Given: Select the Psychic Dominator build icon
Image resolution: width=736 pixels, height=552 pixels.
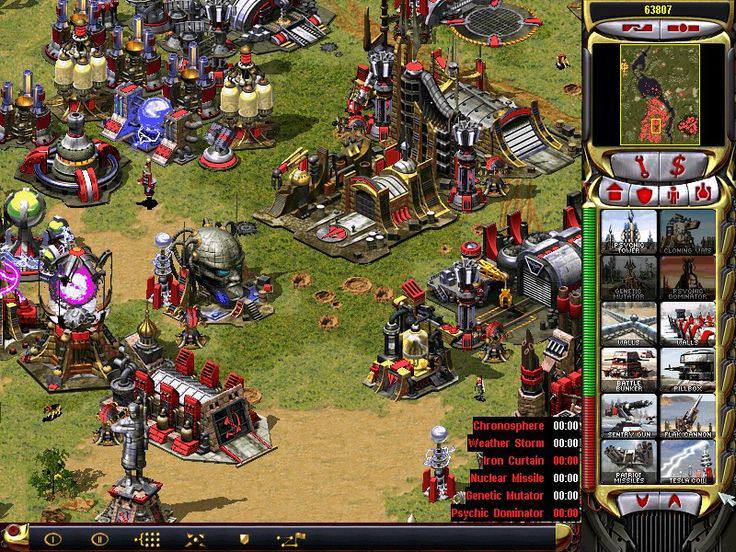Looking at the screenshot, I should [685, 276].
